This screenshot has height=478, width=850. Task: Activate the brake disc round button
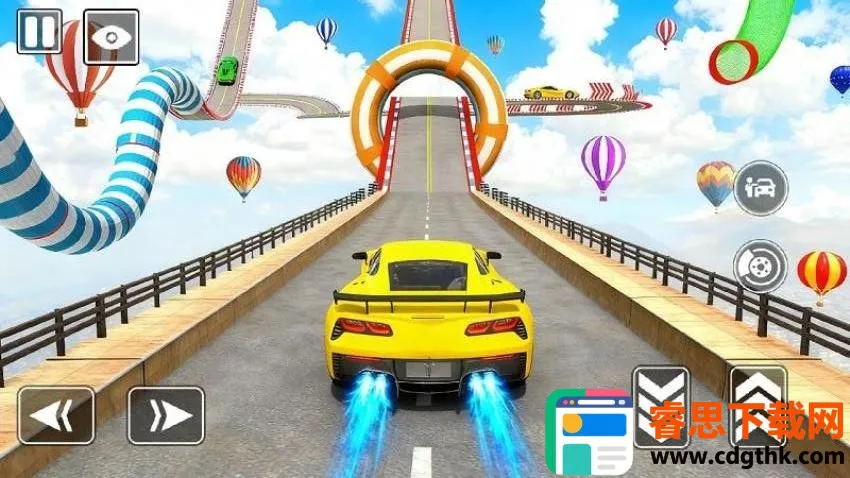pos(760,265)
